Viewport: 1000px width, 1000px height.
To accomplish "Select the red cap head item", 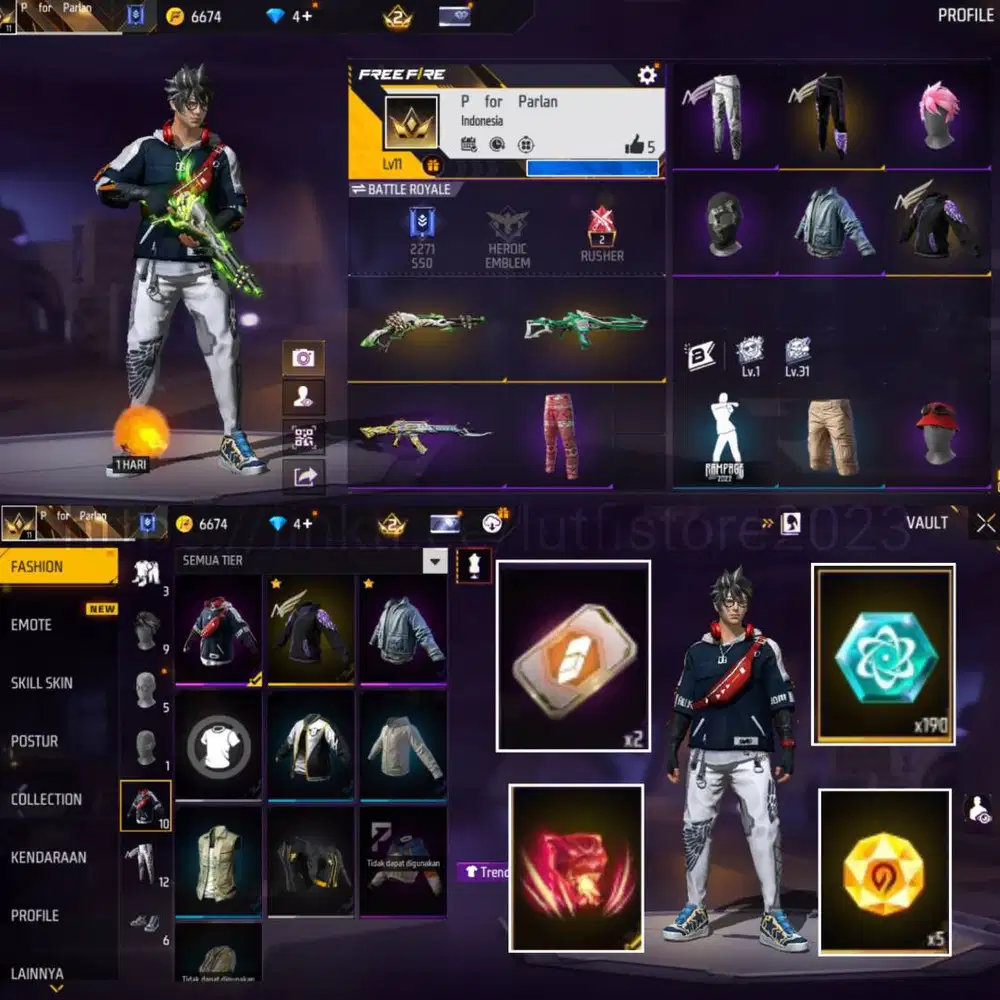I will (x=938, y=435).
